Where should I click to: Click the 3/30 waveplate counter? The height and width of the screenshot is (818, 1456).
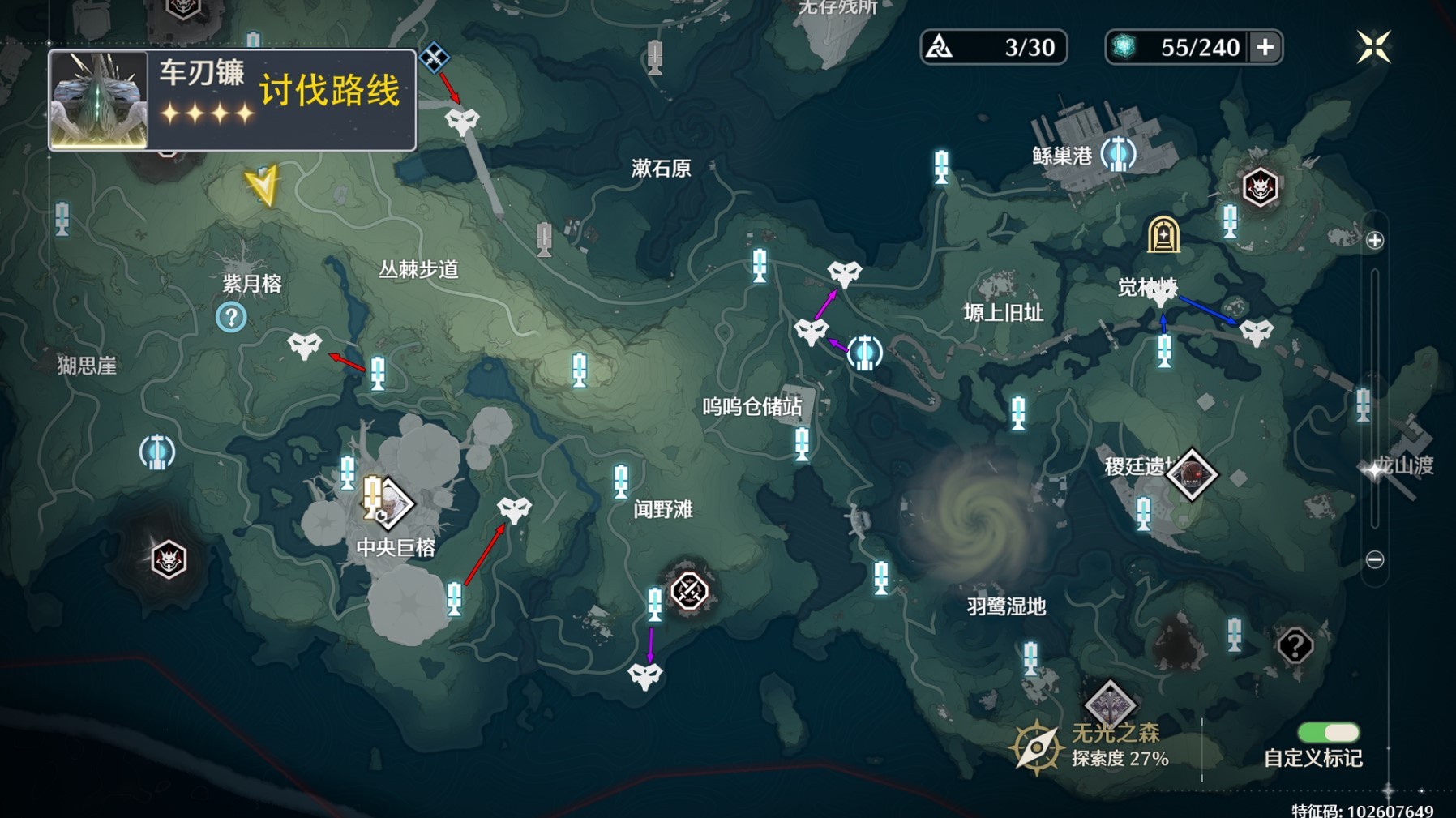click(x=995, y=47)
